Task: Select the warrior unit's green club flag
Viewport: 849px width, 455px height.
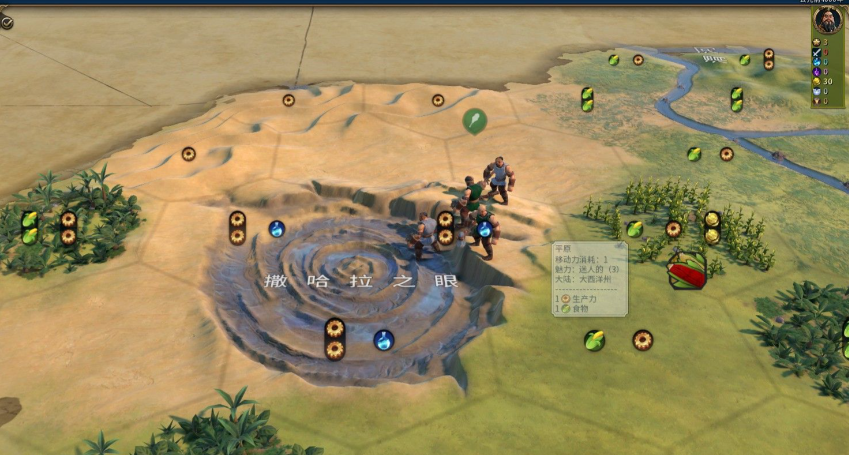Action: click(x=475, y=121)
